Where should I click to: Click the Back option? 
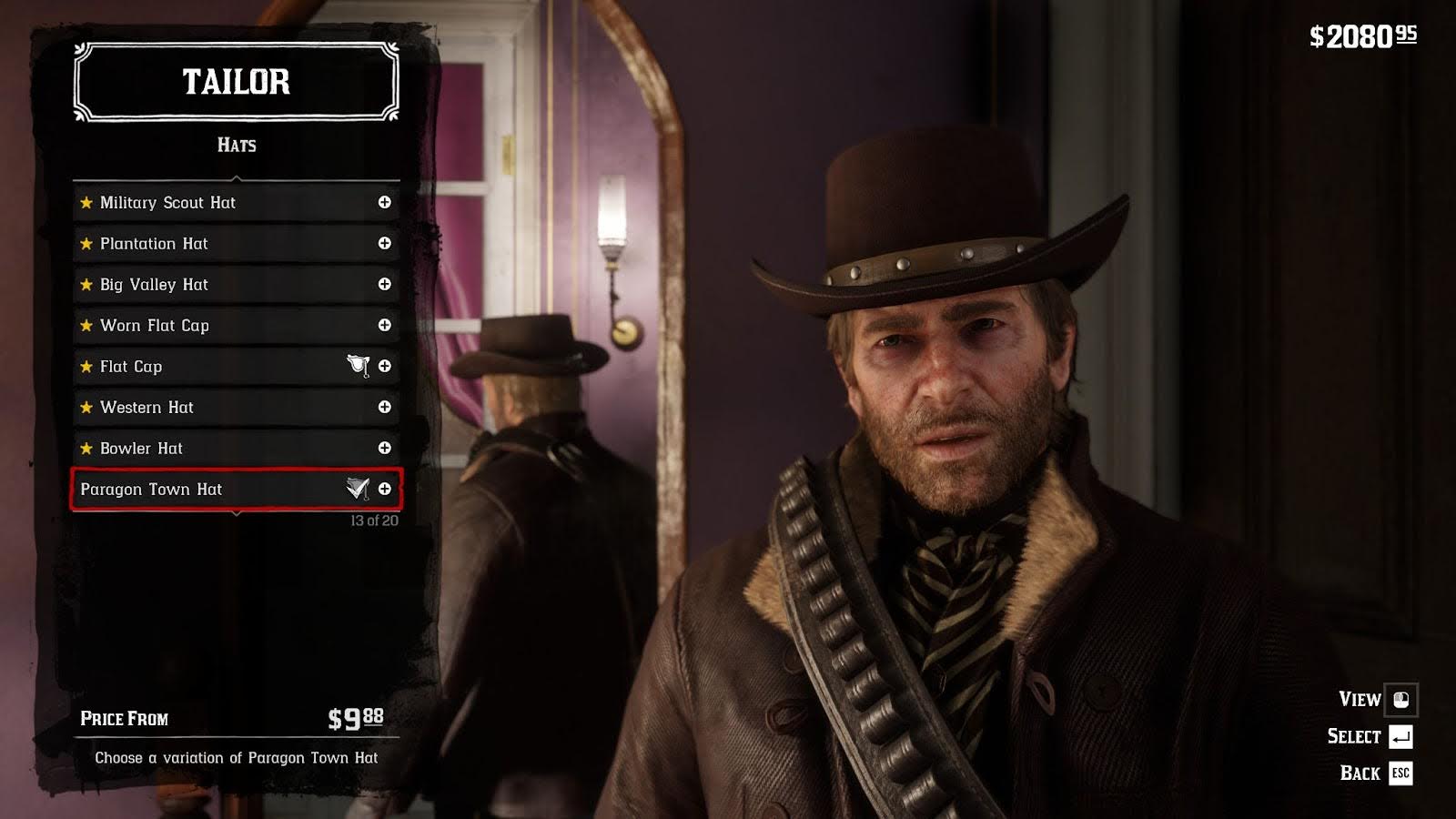click(1375, 773)
